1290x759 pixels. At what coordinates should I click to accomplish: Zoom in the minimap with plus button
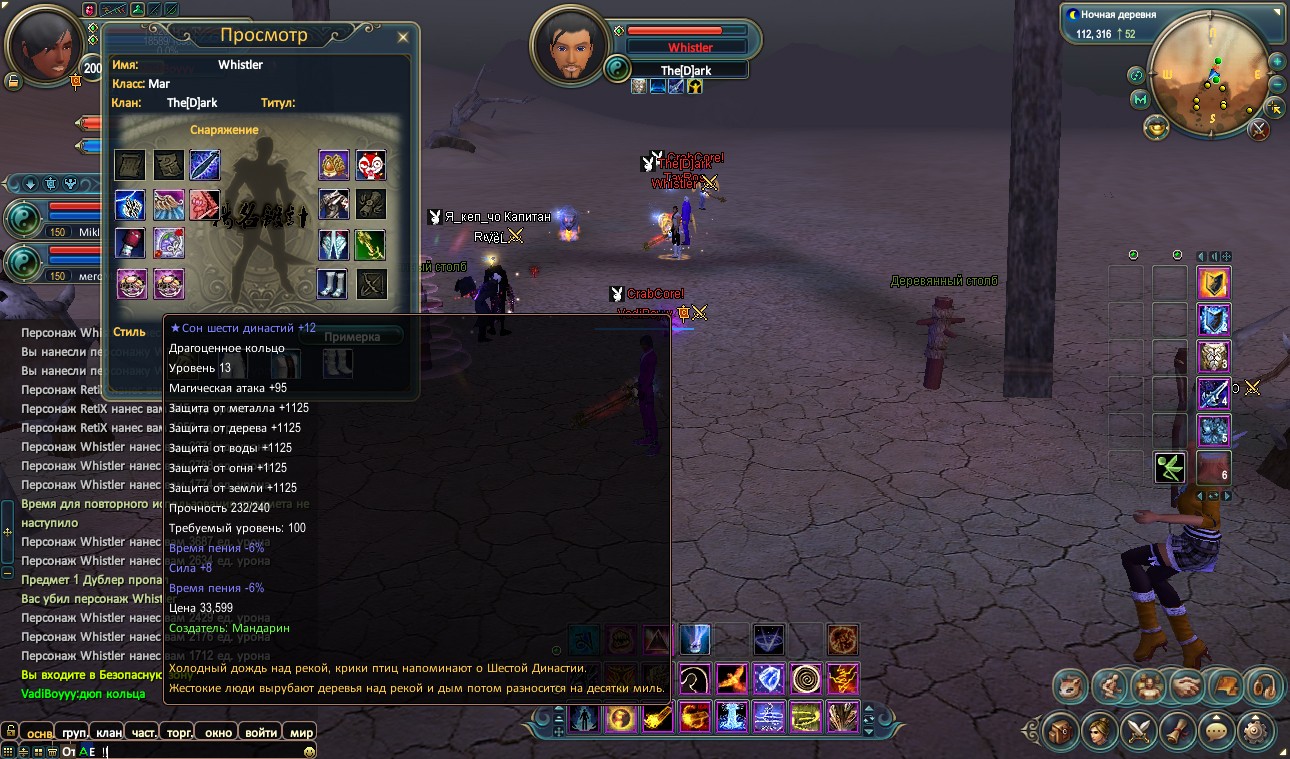point(1277,61)
